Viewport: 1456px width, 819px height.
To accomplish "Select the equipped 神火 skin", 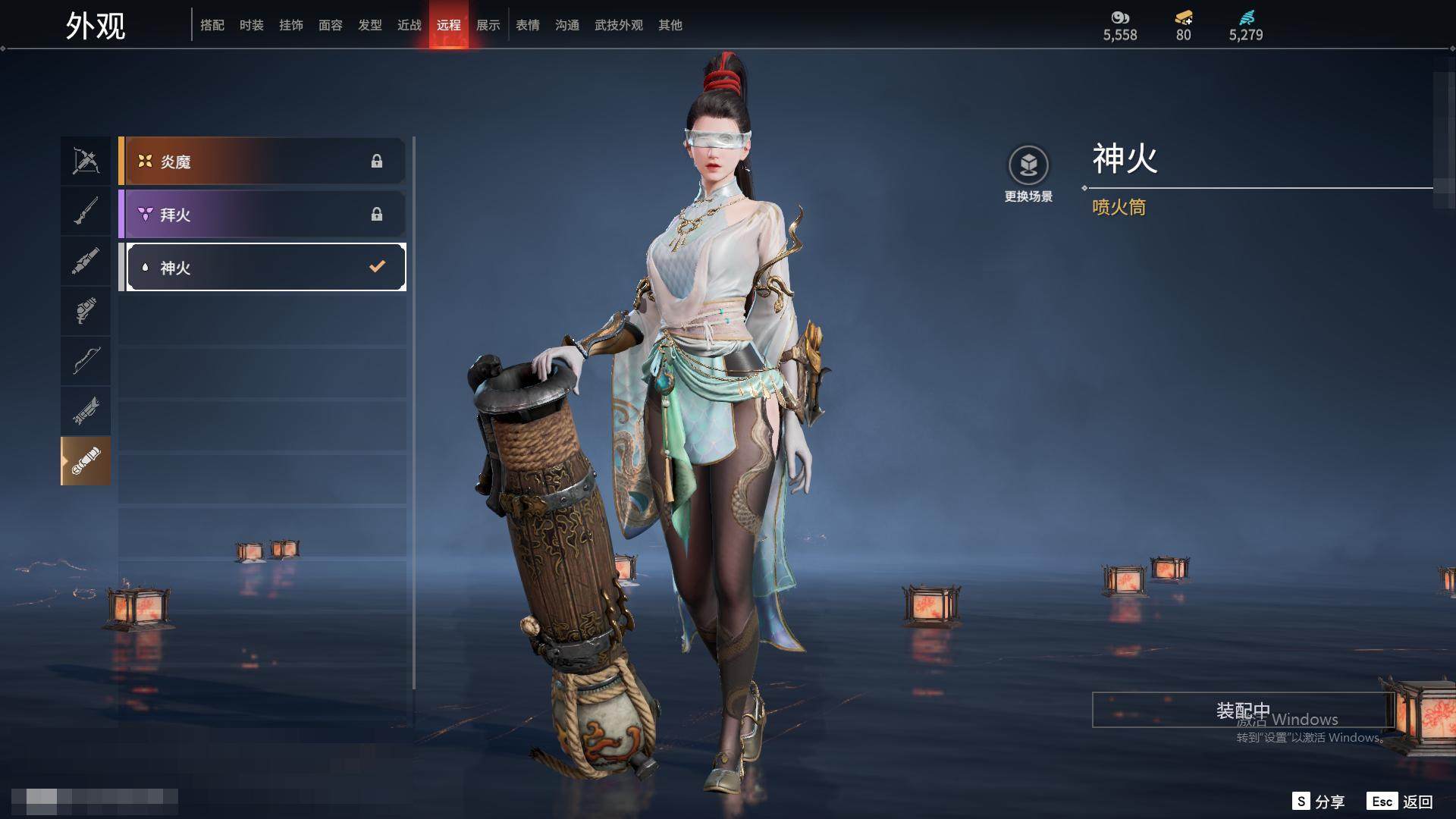I will (x=265, y=267).
